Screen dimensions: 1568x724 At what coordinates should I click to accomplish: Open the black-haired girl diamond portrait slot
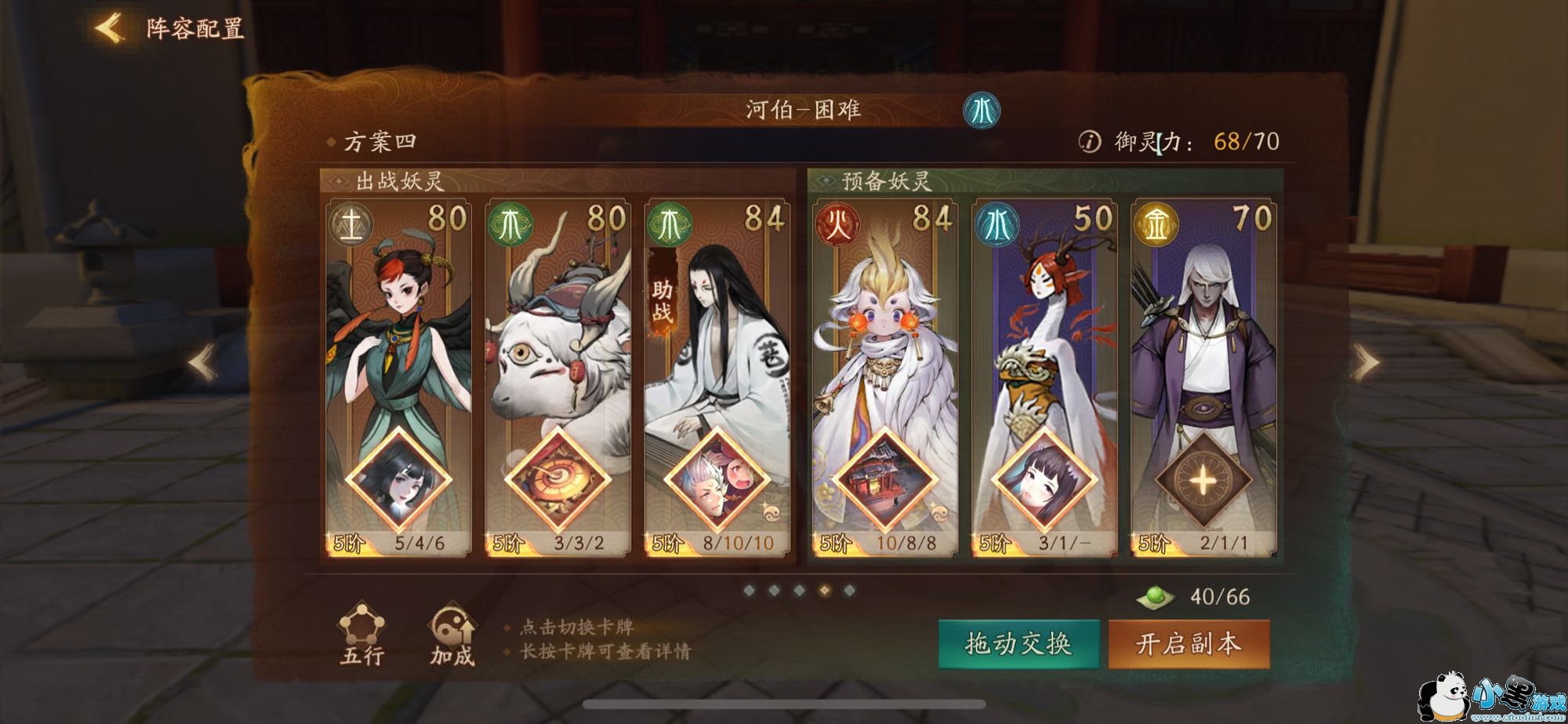pos(398,480)
